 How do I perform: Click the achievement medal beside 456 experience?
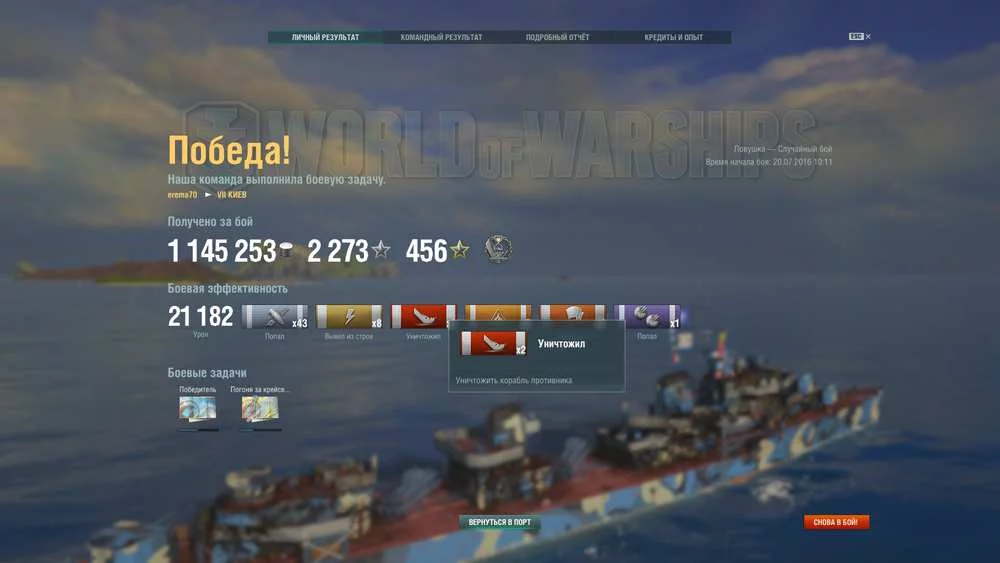tap(499, 250)
